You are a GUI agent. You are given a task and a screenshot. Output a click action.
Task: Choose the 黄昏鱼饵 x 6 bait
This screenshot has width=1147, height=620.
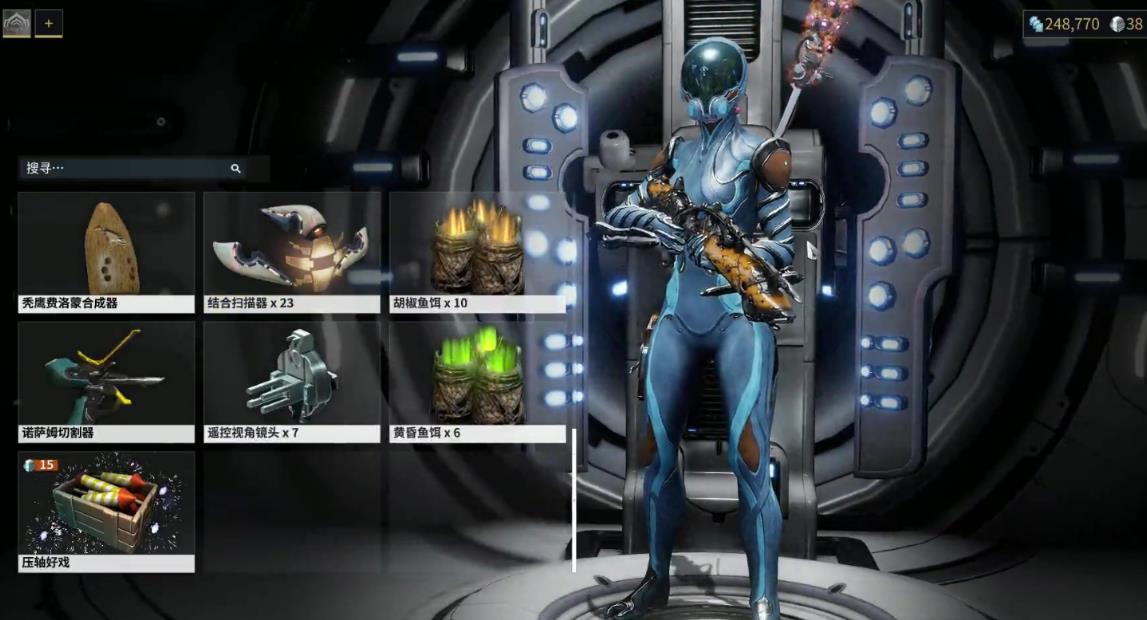[x=477, y=382]
